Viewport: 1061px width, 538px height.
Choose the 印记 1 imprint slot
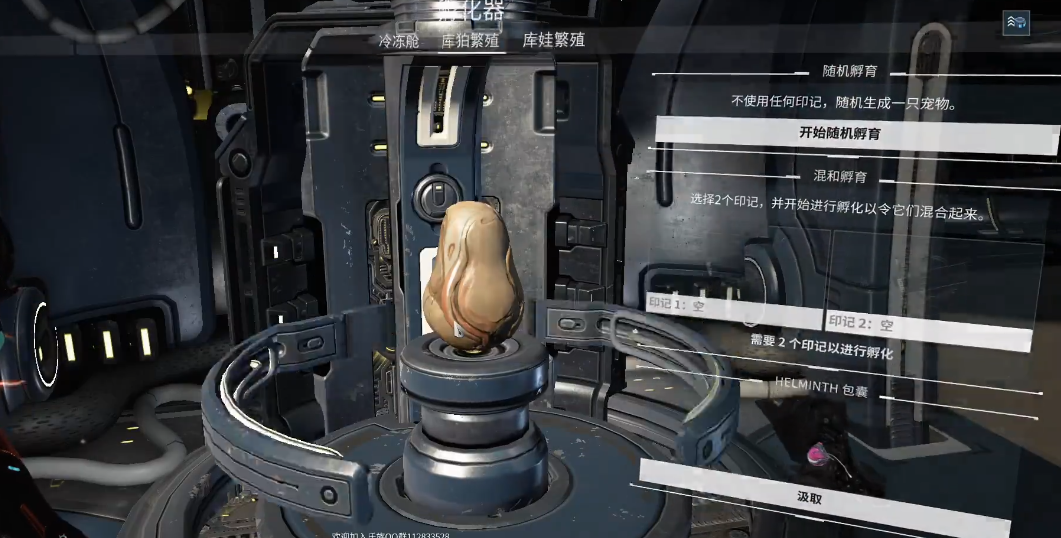click(x=732, y=305)
